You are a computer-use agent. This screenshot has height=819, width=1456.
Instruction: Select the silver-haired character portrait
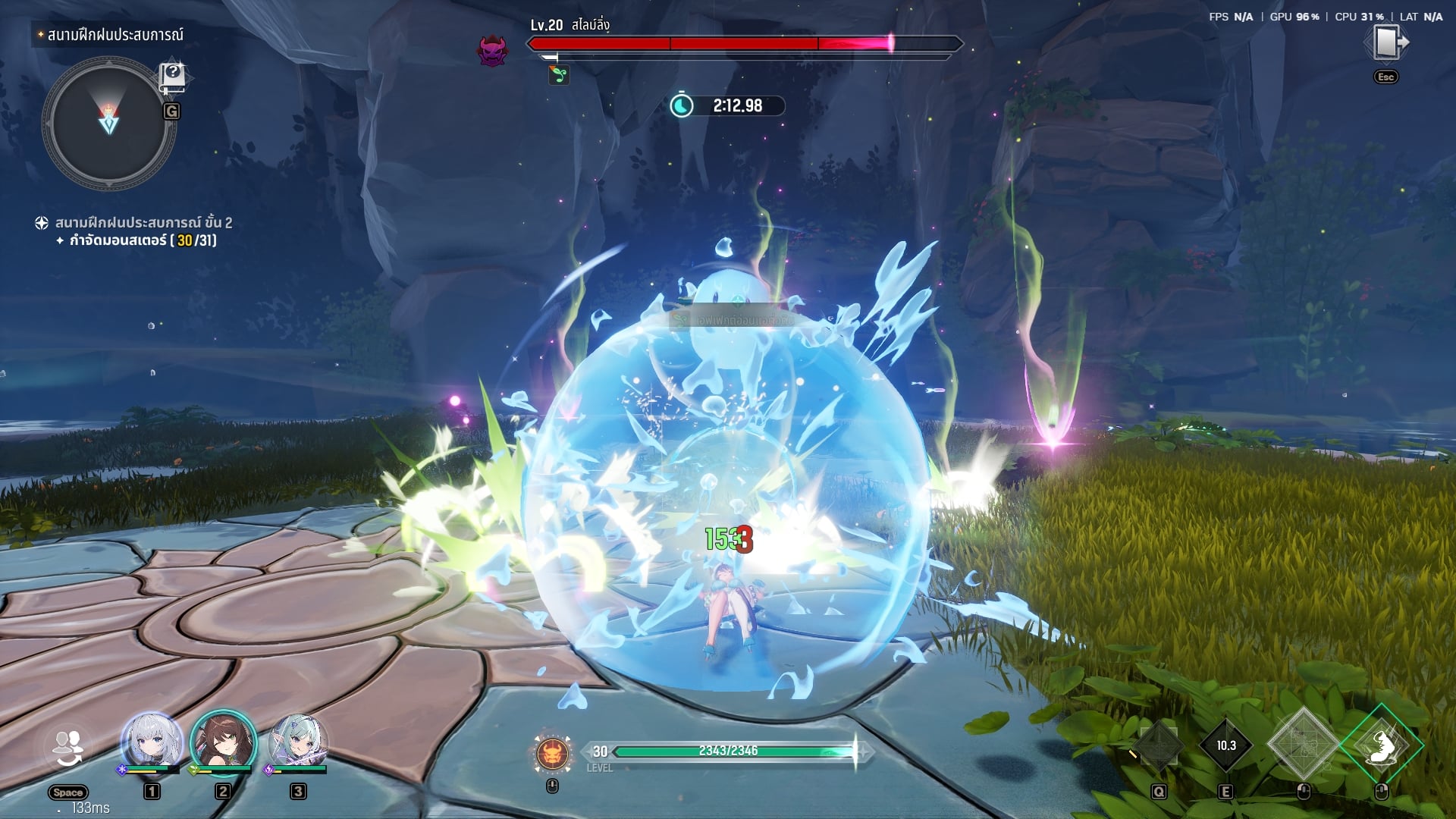(152, 741)
